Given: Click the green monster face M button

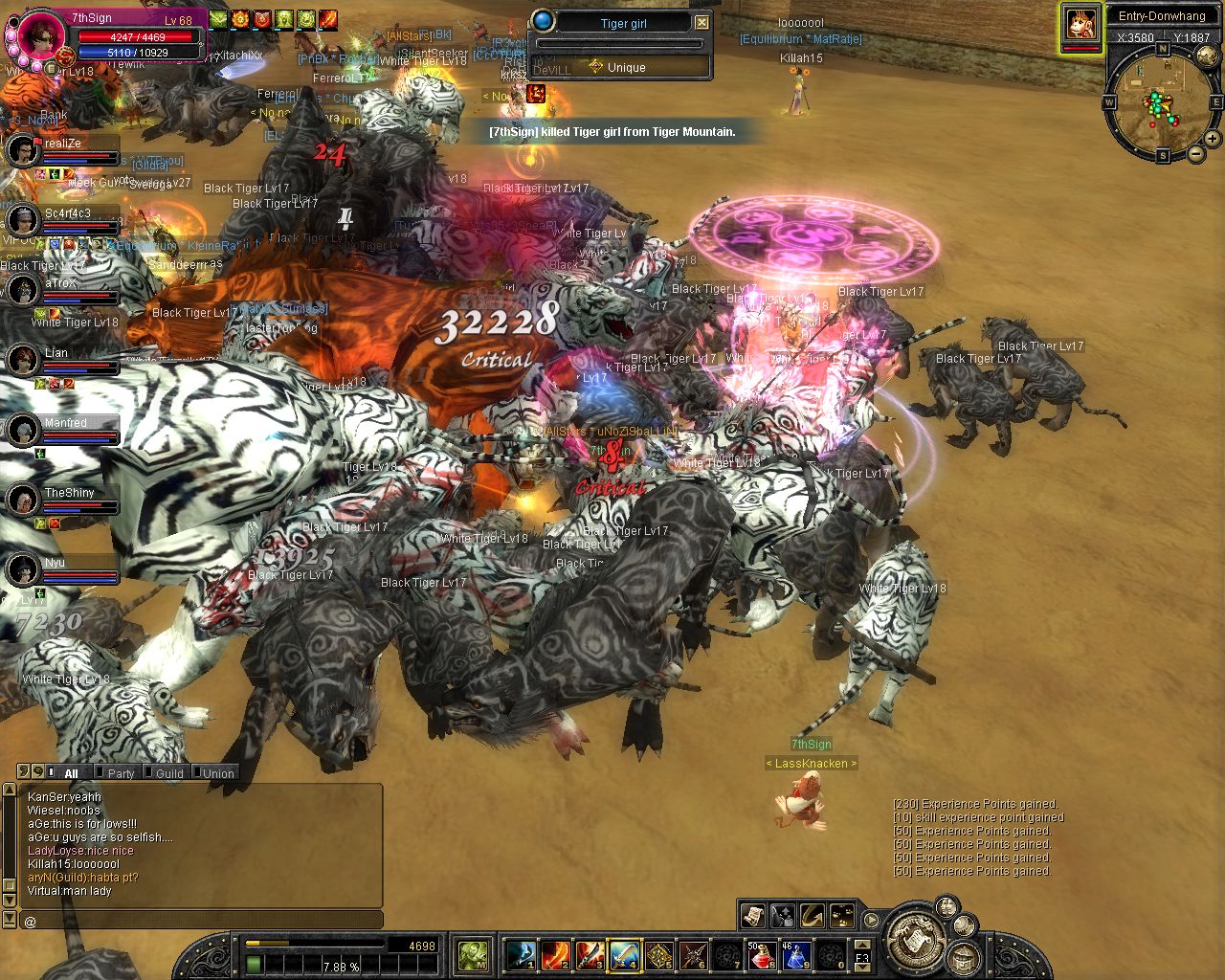Looking at the screenshot, I should (473, 955).
